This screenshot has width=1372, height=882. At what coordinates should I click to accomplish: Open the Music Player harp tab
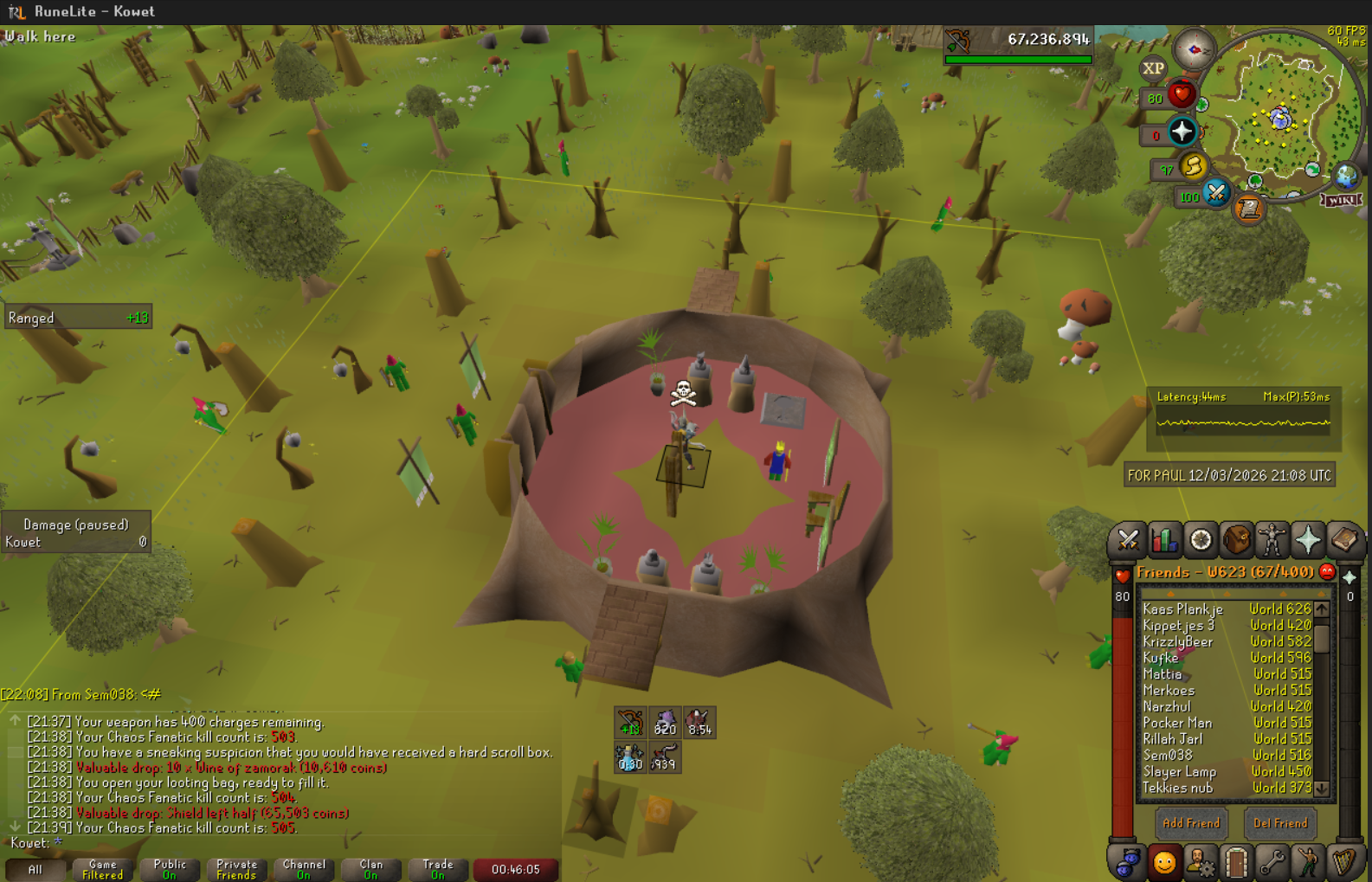click(1343, 862)
